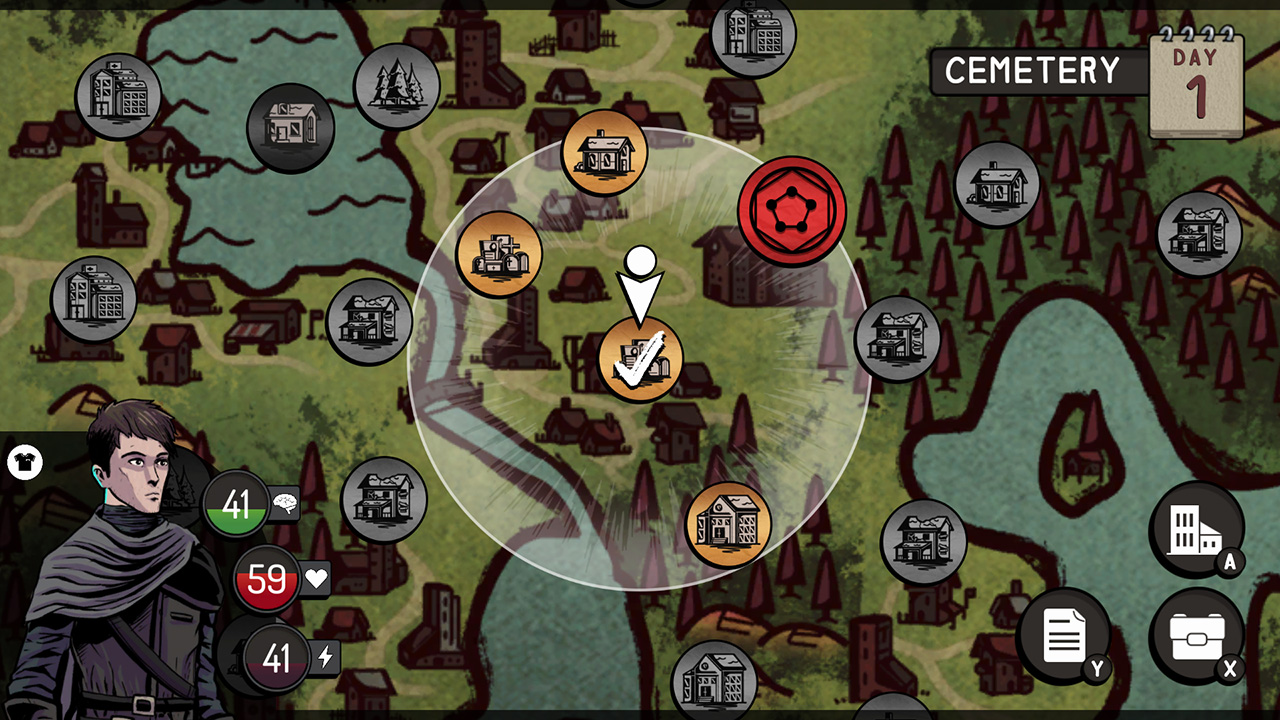Choose the orange cemetery tombstones marker
This screenshot has height=720, width=1280.
(x=499, y=254)
